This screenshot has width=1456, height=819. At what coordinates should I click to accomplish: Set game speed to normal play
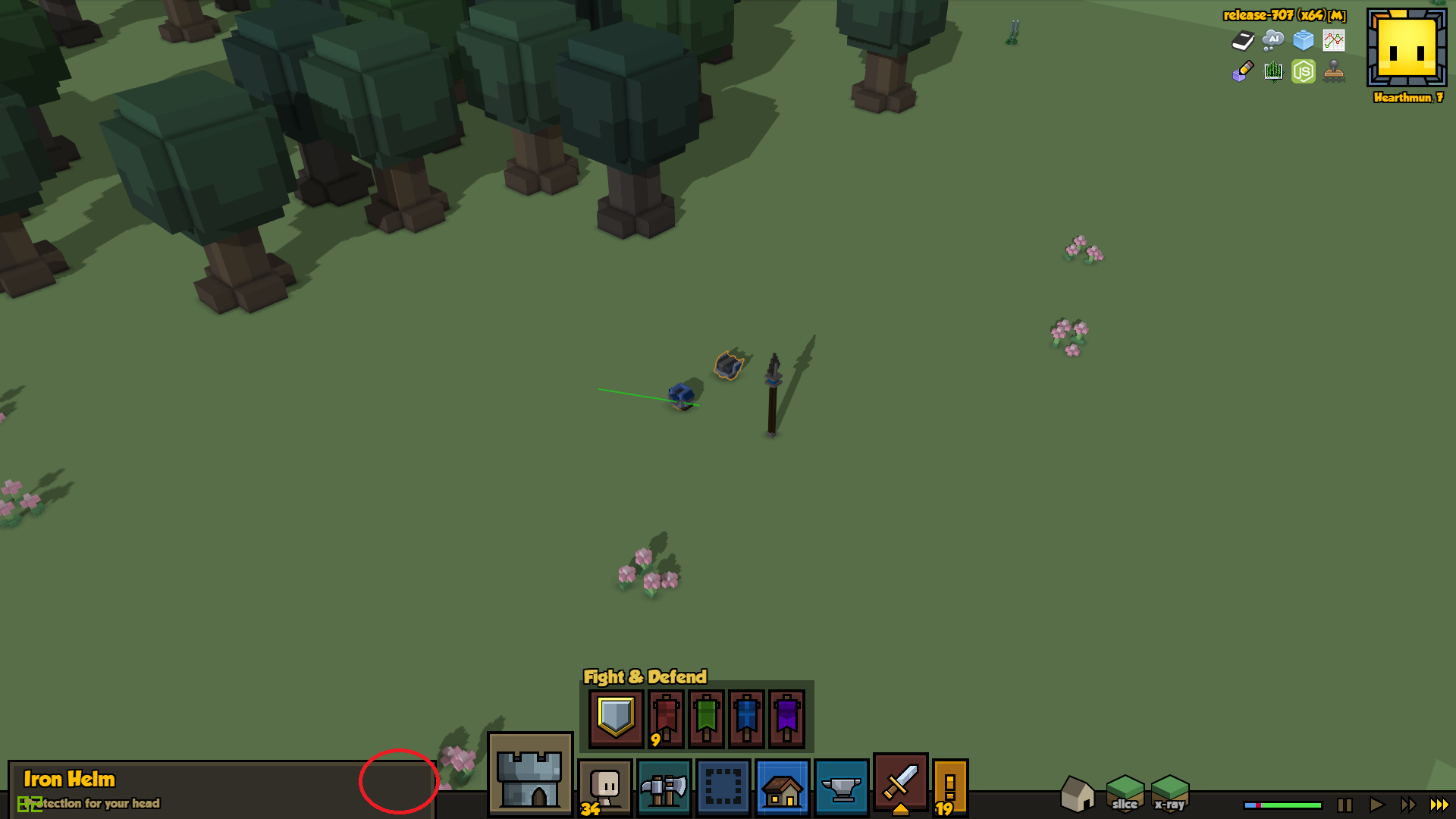1376,805
